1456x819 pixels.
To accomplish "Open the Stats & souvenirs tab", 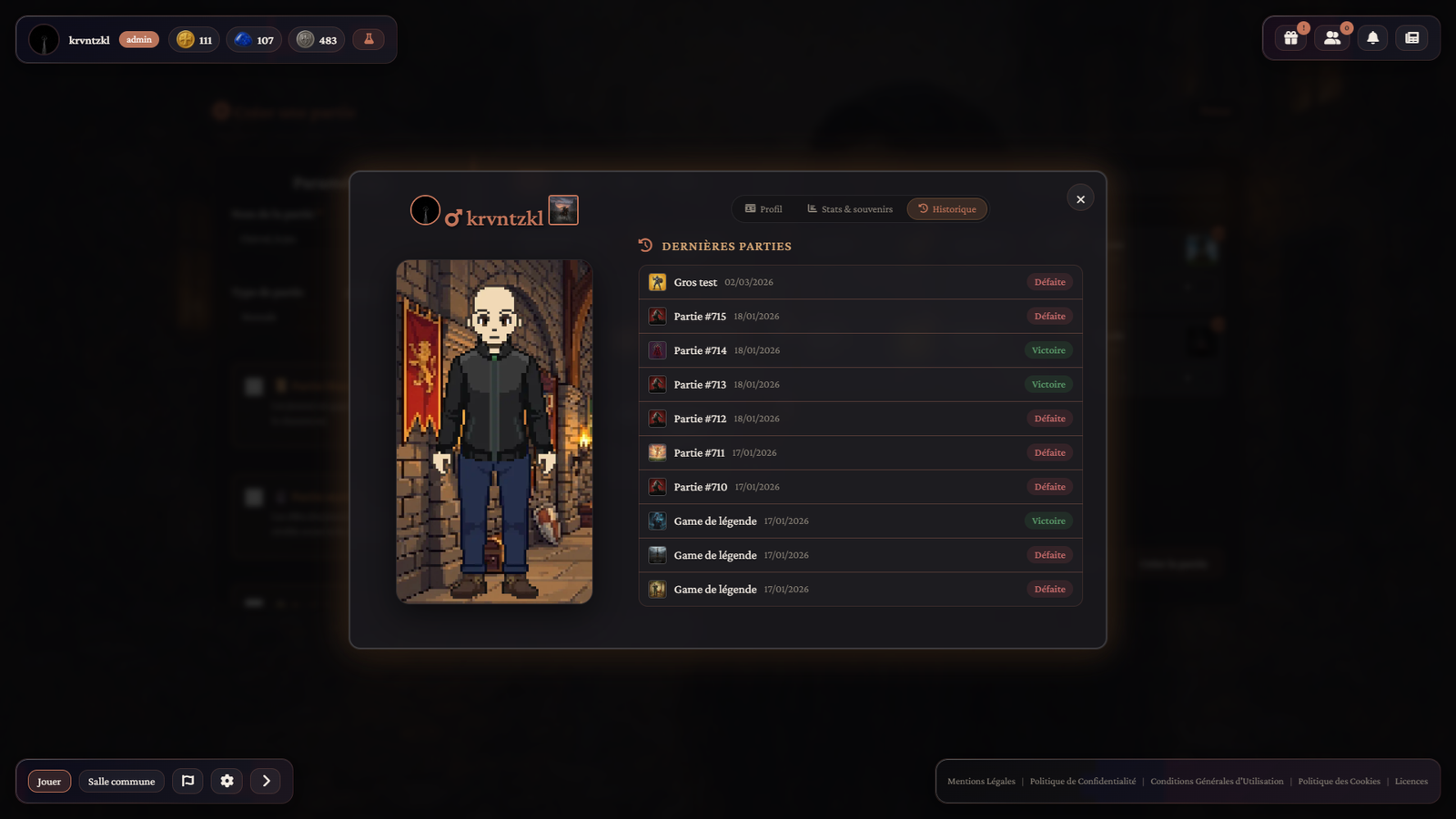I will (x=850, y=209).
